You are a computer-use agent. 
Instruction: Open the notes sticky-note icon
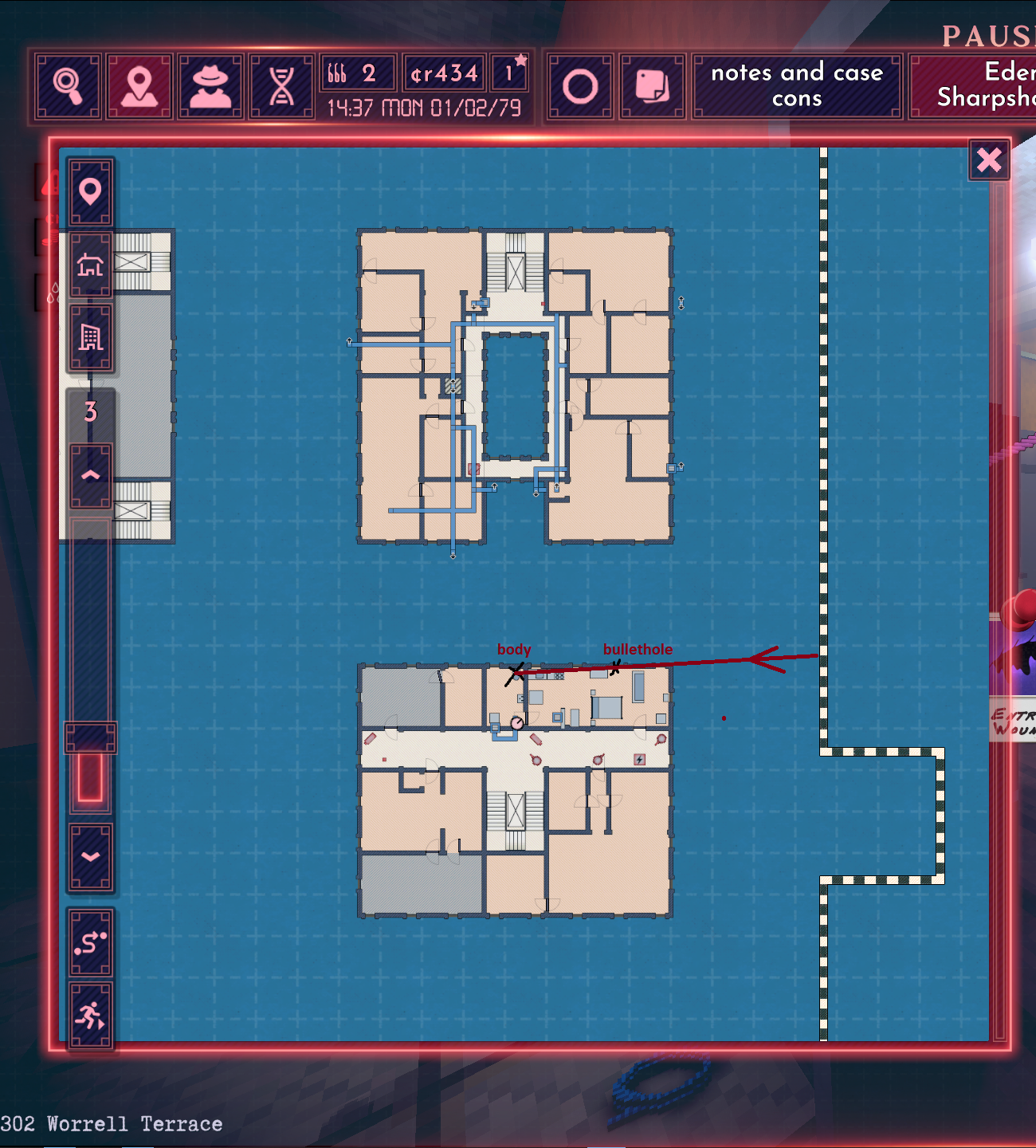coord(652,85)
